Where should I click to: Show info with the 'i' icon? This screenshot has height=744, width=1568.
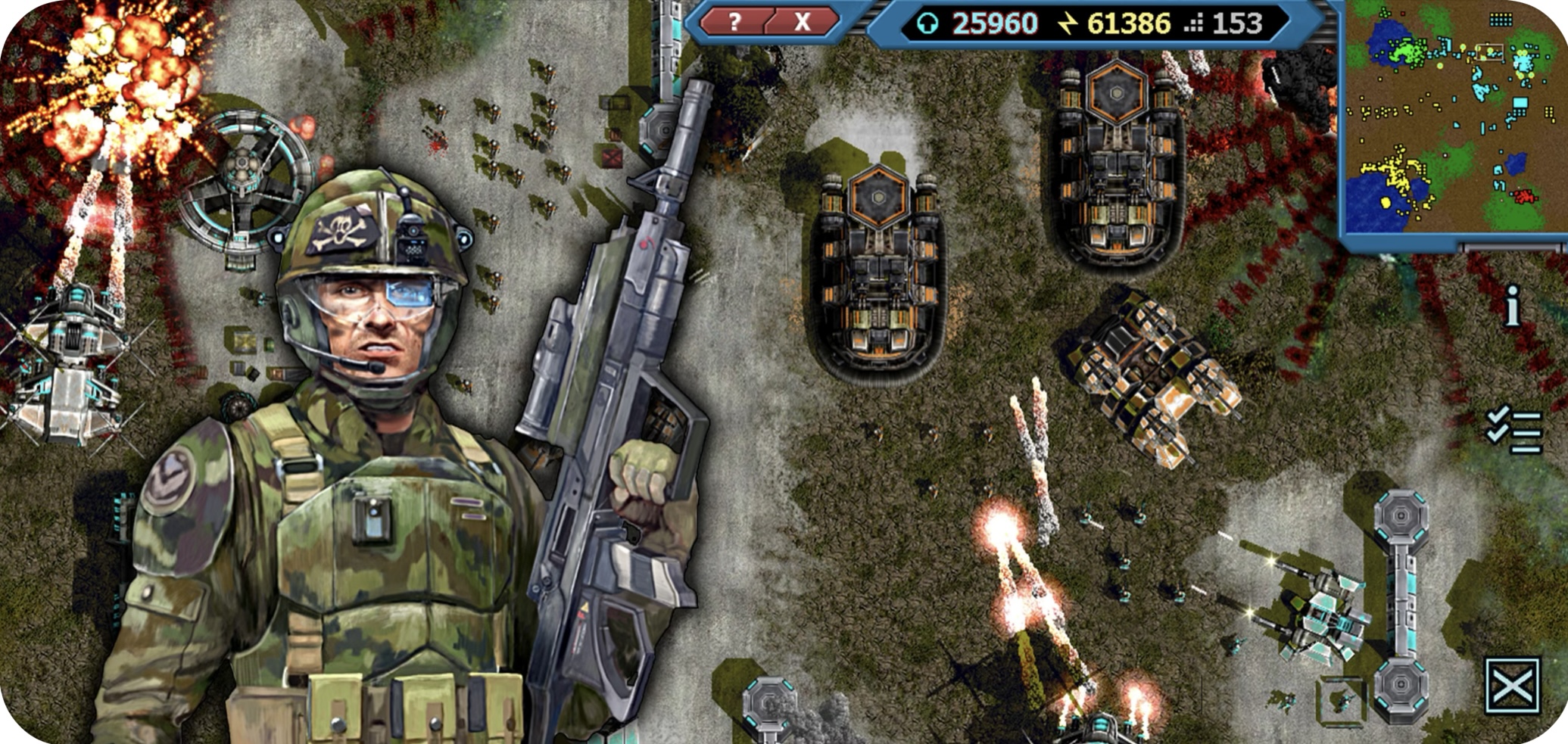point(1512,307)
